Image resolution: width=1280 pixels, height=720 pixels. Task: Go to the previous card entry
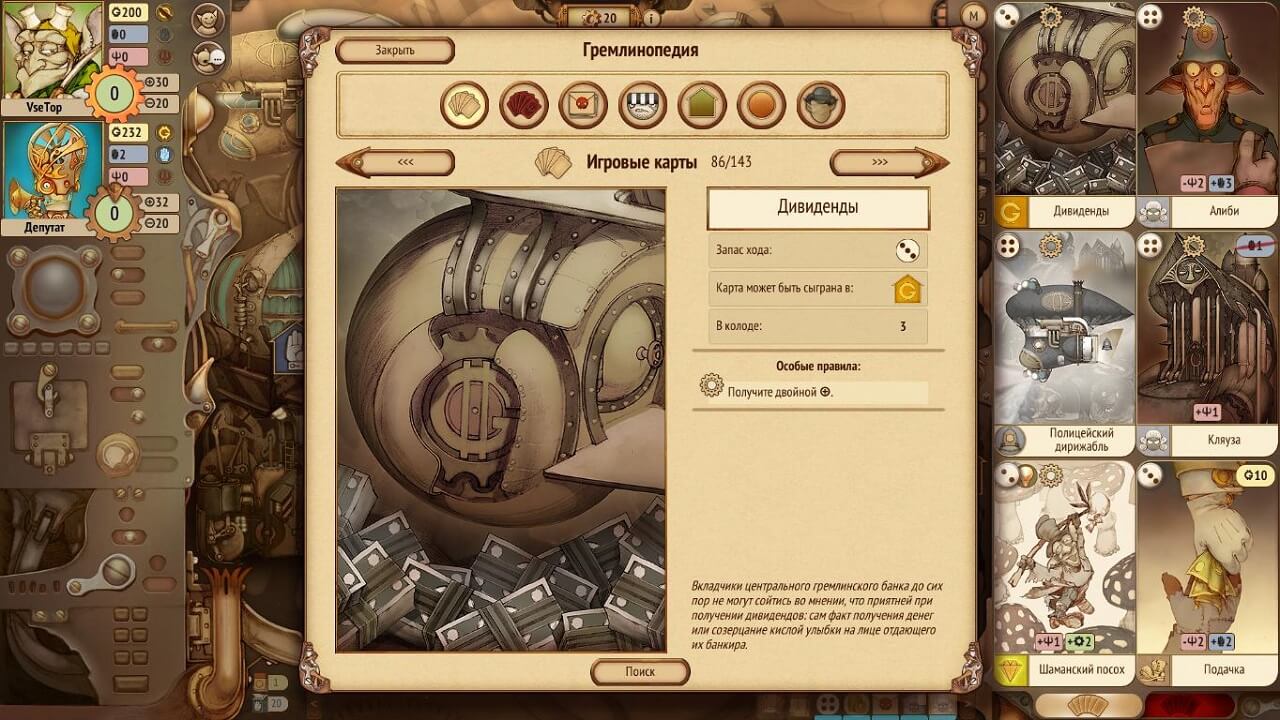[395, 162]
